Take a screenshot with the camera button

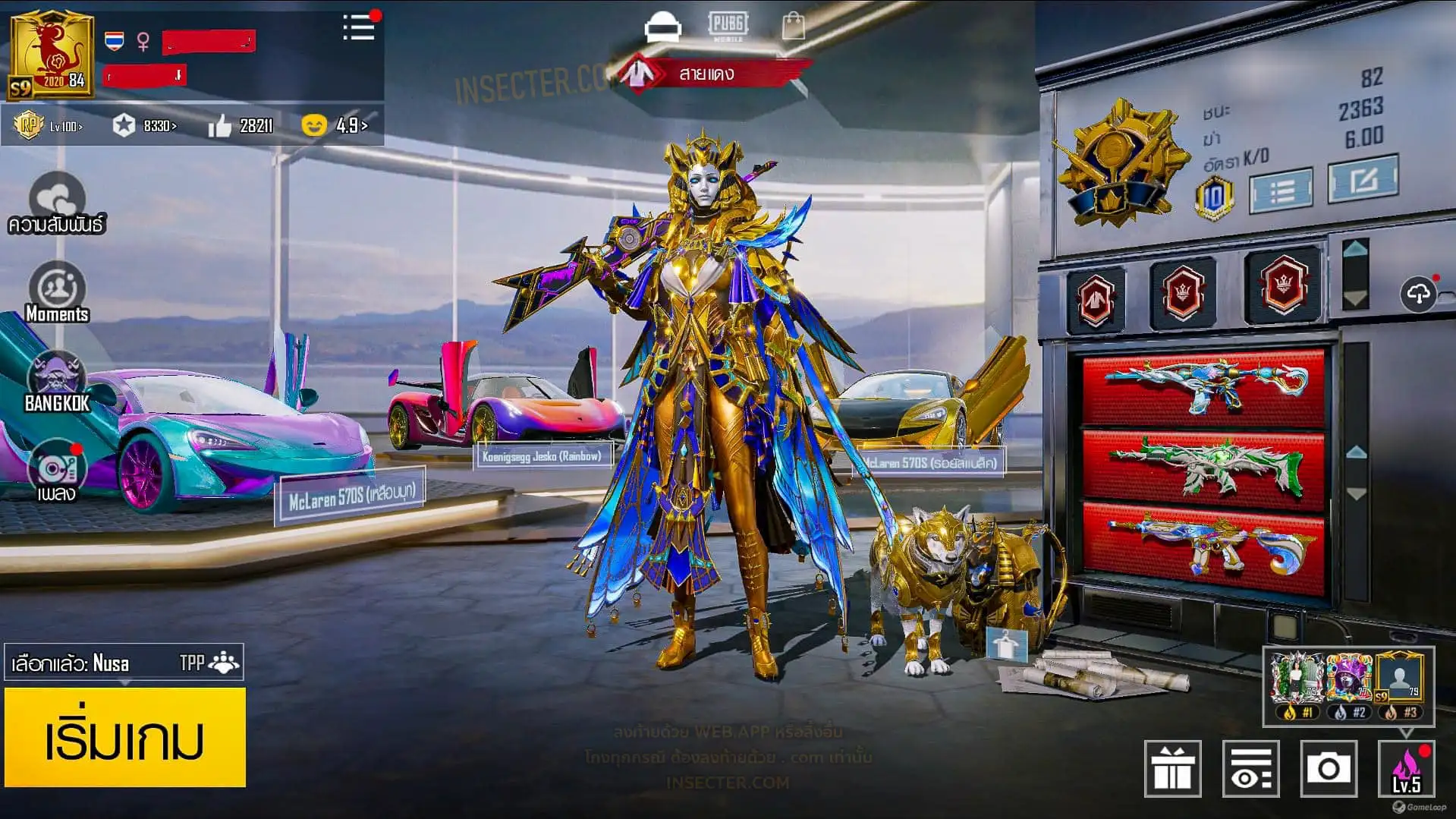tap(1328, 768)
